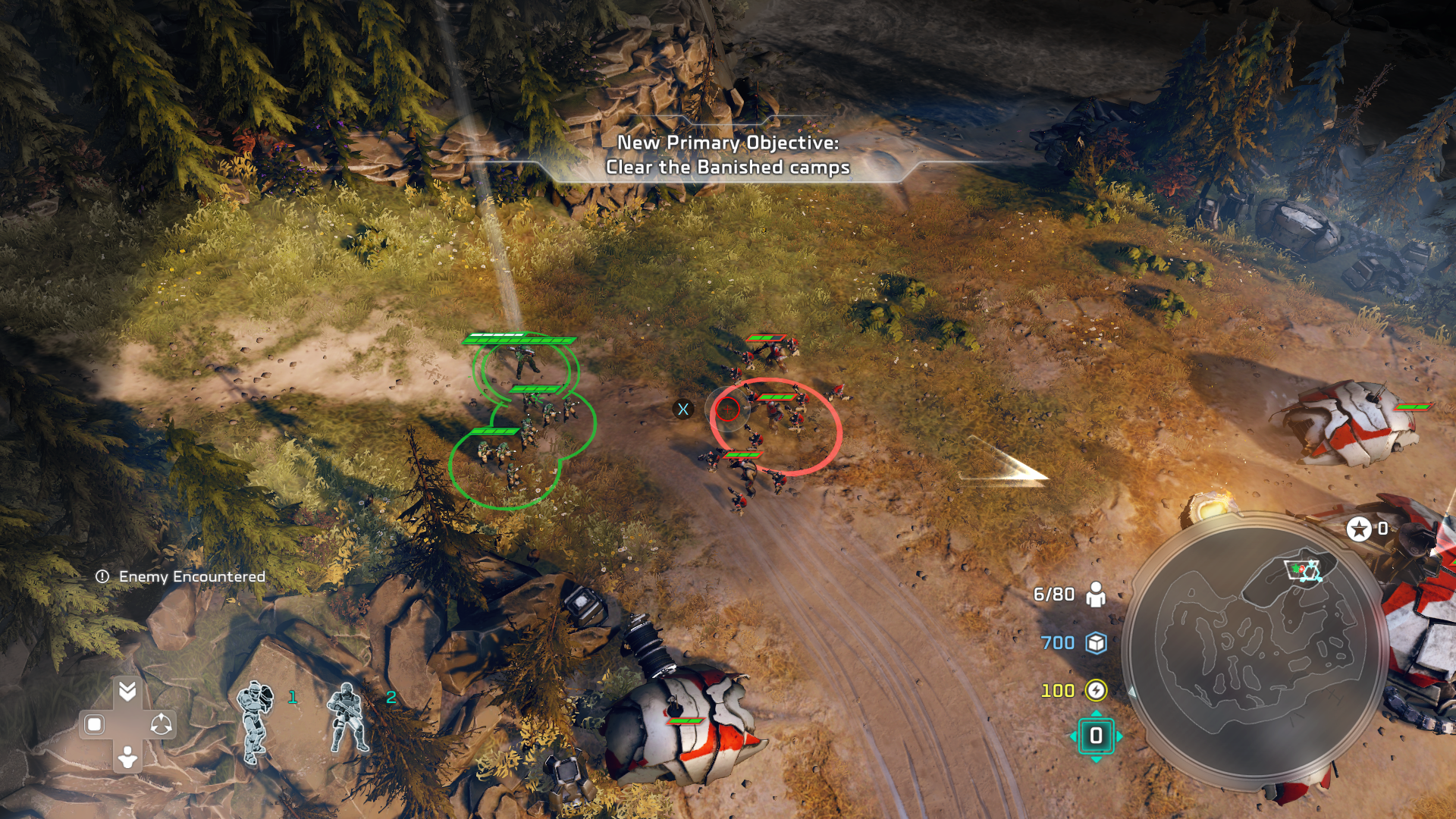Target the red-circled enemy squad

[776, 426]
